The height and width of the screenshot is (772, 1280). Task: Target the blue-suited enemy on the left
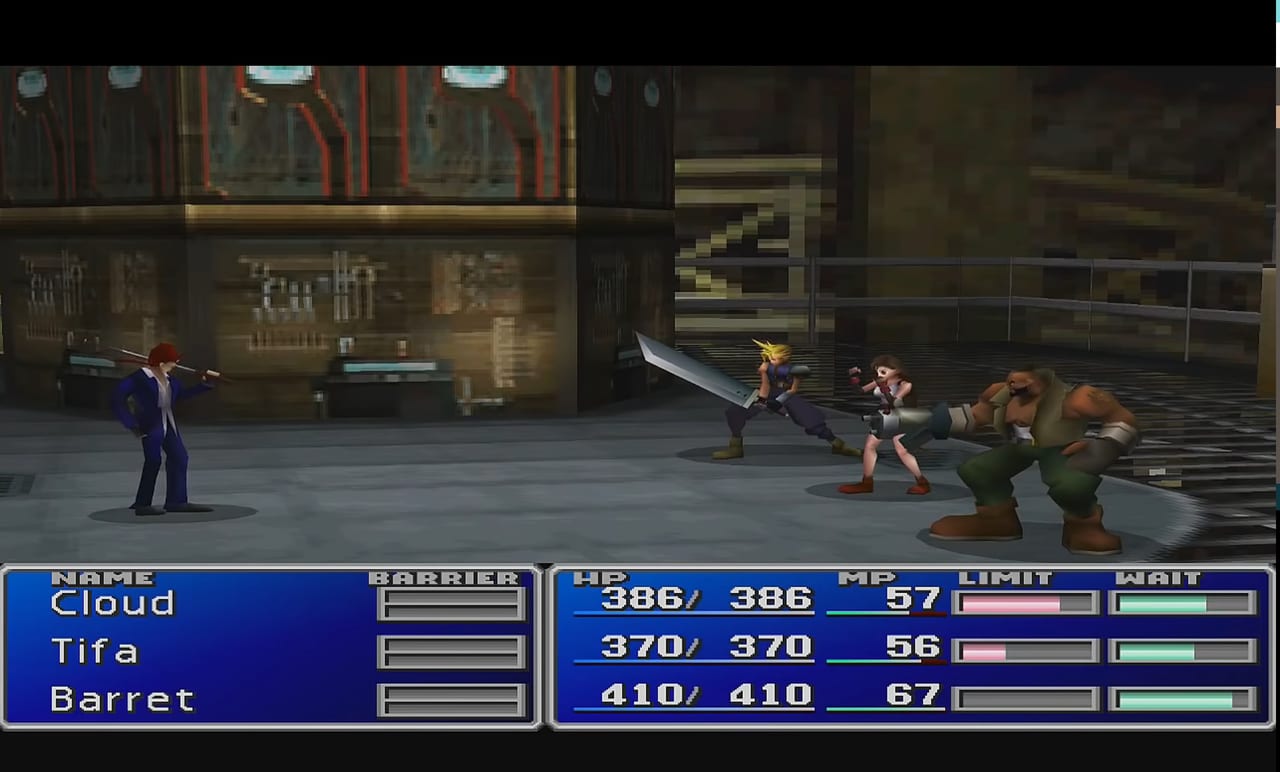(x=160, y=420)
